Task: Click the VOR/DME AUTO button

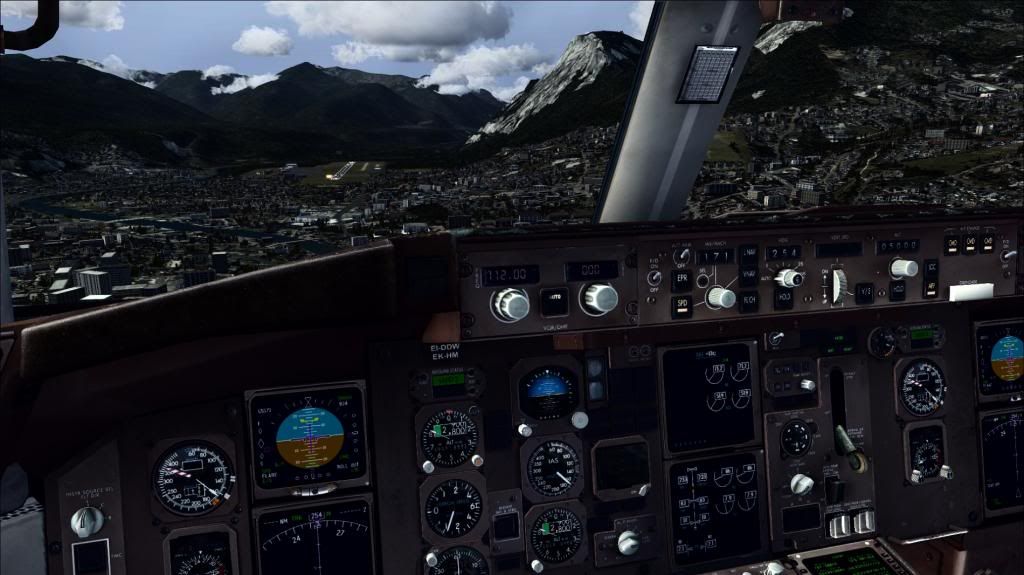Action: pyautogui.click(x=554, y=301)
